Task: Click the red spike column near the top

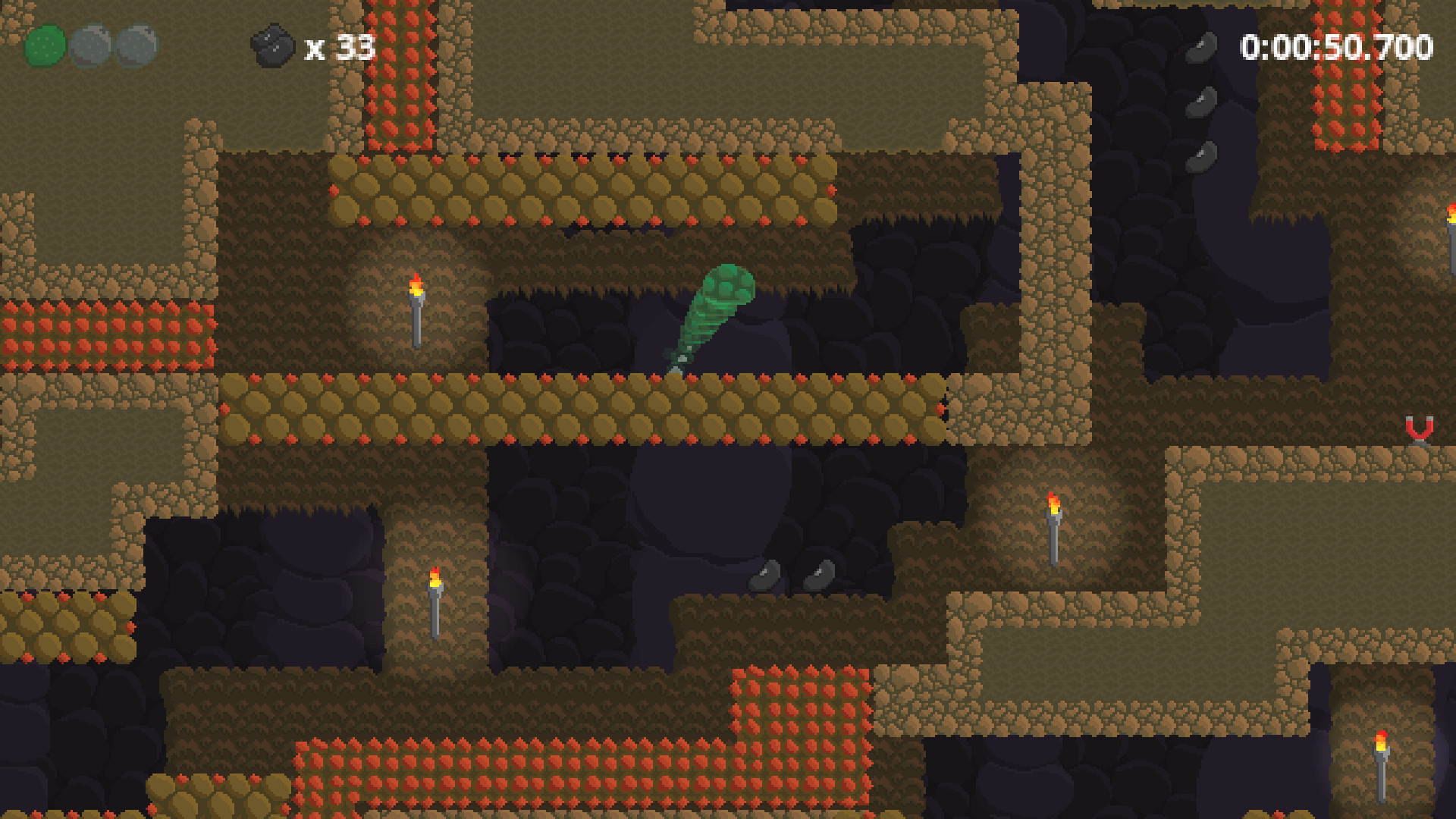Action: pos(400,76)
